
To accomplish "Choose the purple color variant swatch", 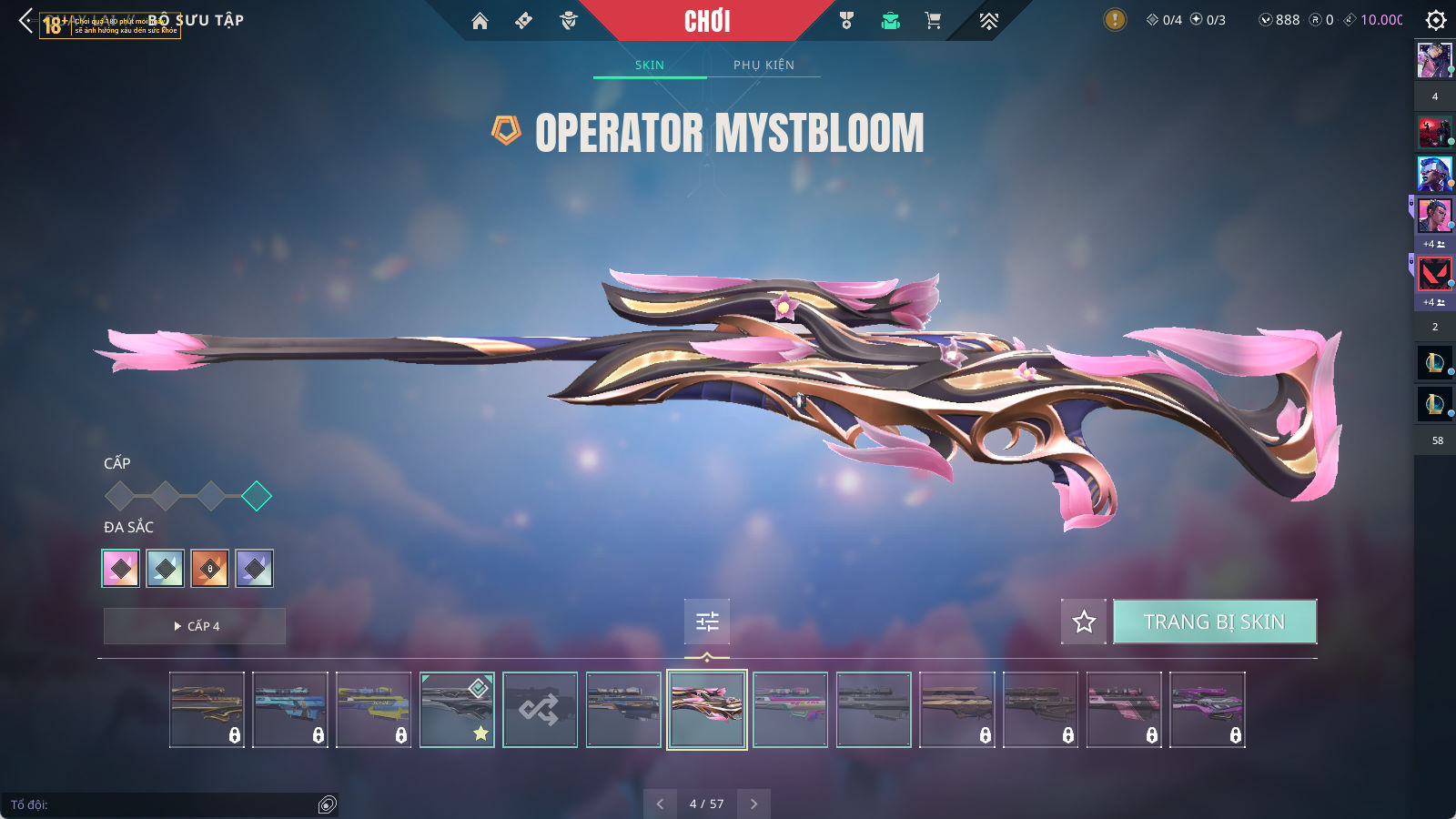I will point(255,569).
